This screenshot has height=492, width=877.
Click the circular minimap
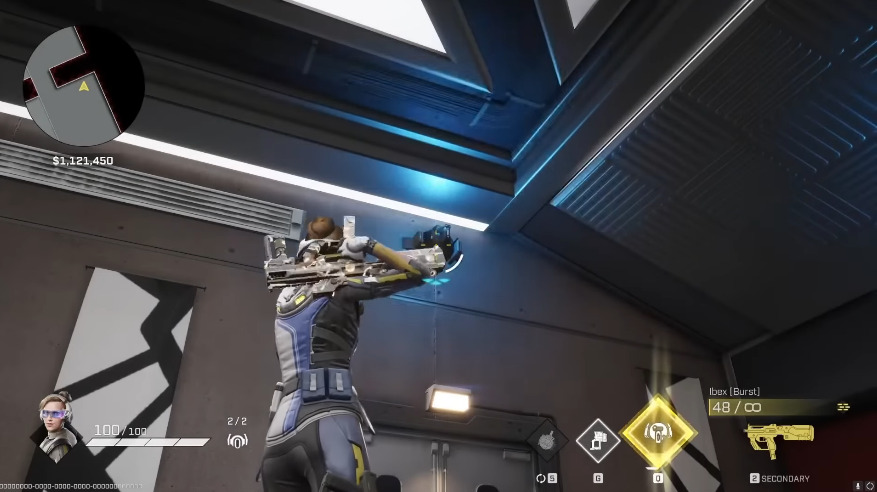click(x=84, y=85)
